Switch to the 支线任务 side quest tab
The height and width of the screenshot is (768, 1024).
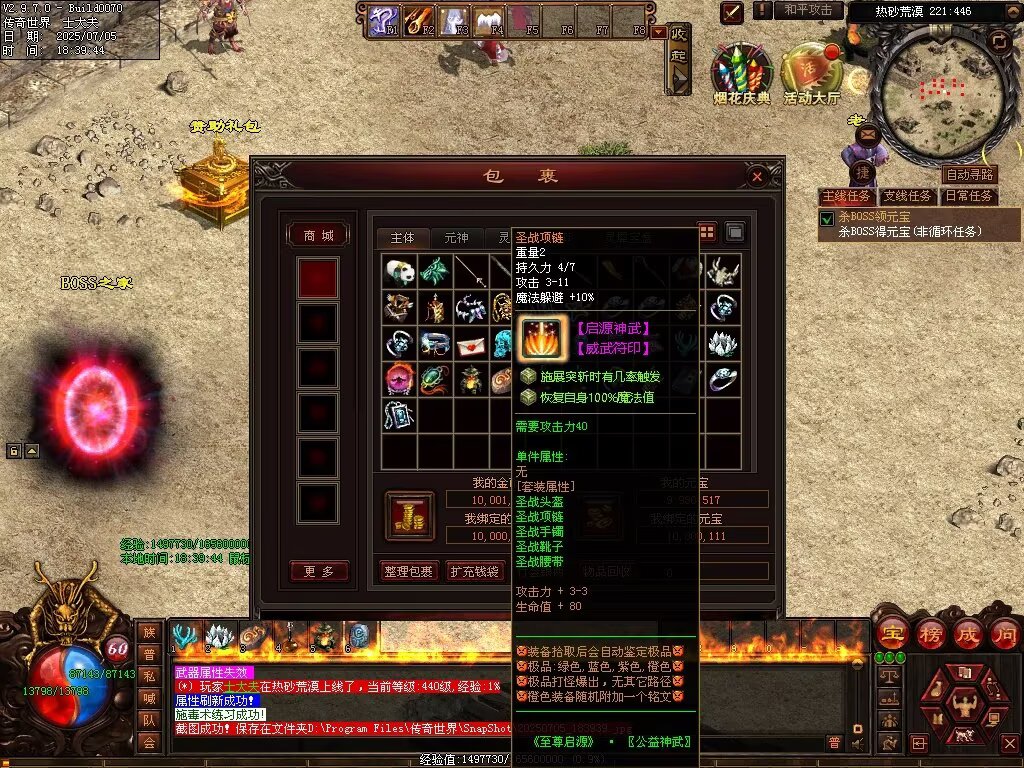[x=908, y=196]
